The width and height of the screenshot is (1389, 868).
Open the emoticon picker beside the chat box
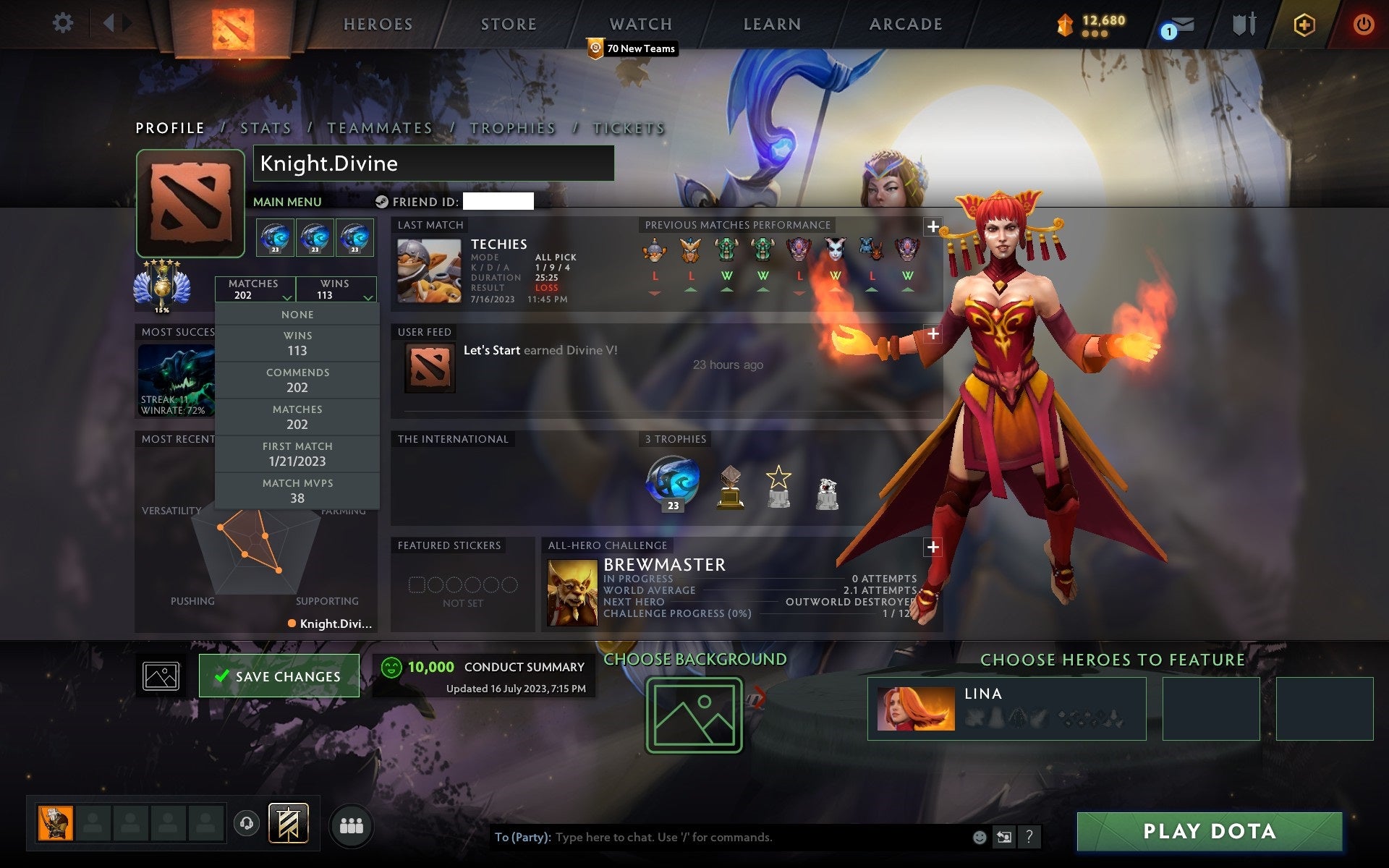click(x=980, y=838)
